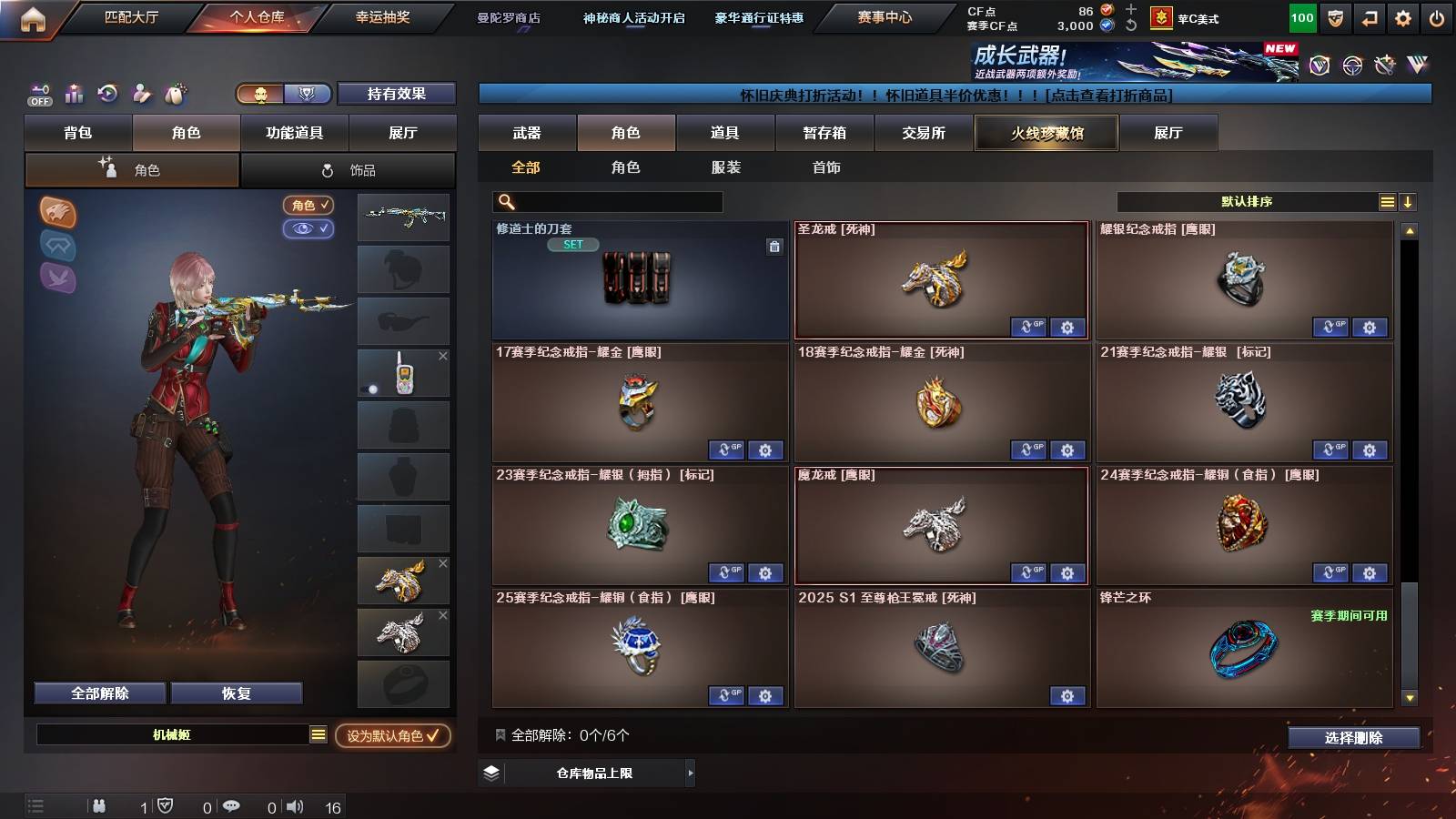The width and height of the screenshot is (1456, 819).
Task: Switch to the 武器 tab
Action: [528, 132]
